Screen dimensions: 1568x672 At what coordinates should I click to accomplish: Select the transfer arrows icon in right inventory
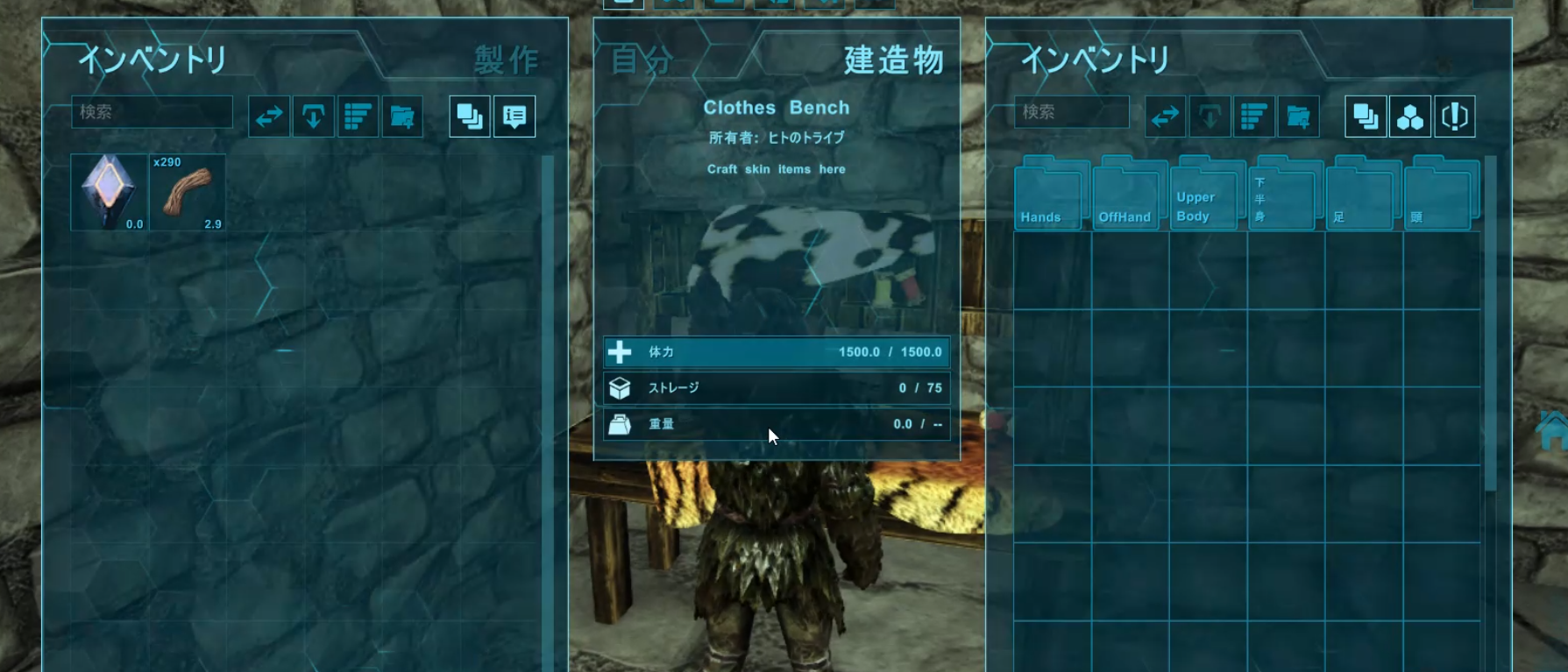[1165, 115]
